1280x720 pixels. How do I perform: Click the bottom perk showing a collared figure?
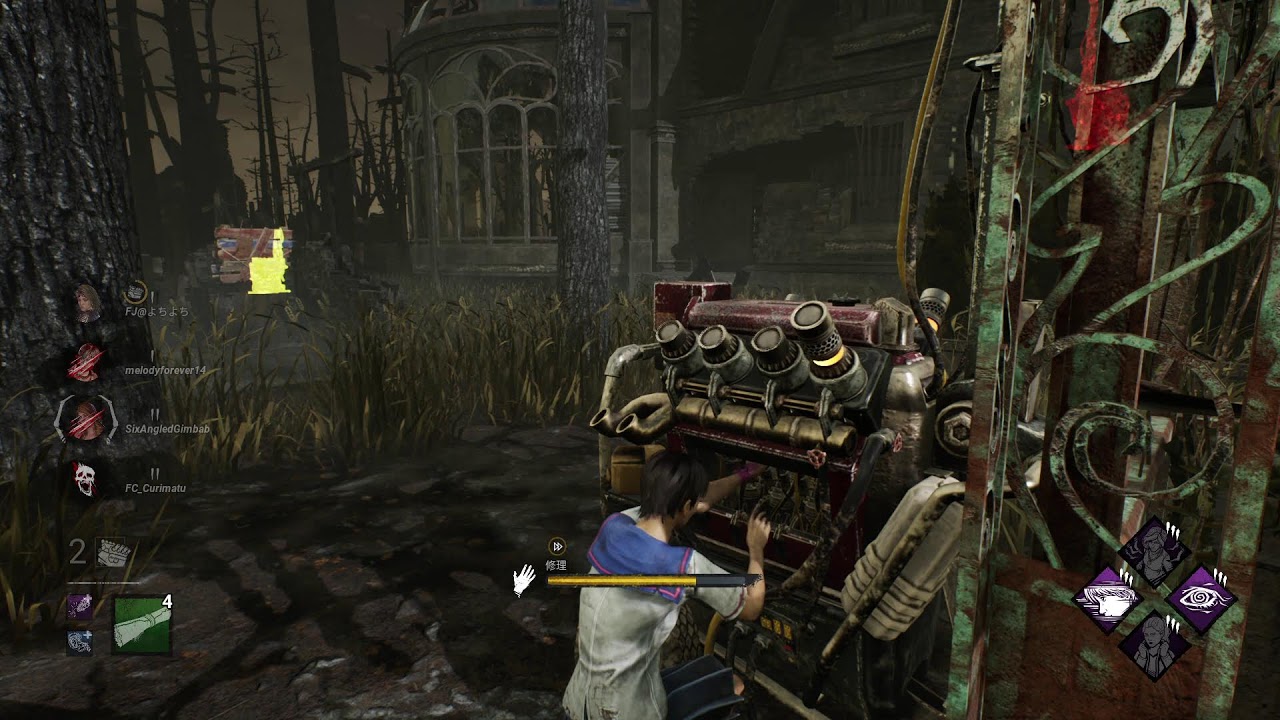click(1154, 645)
